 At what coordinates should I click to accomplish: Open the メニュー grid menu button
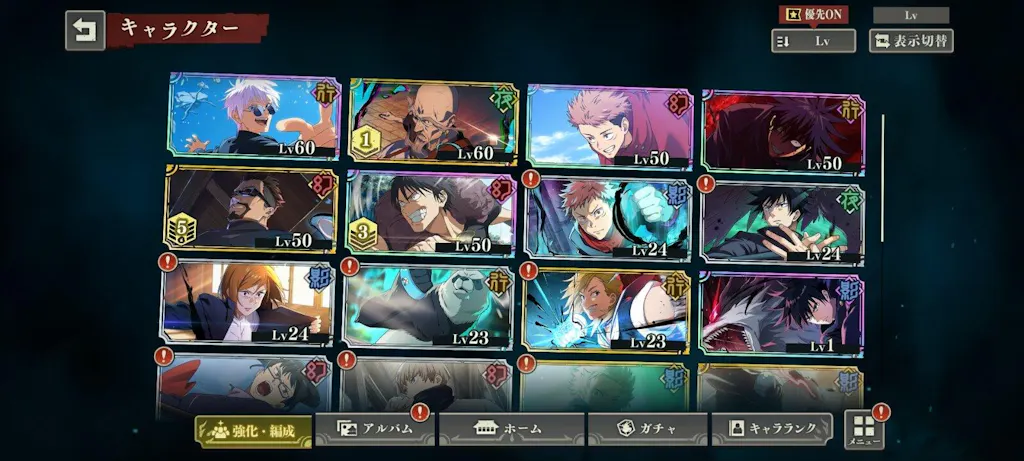tap(864, 430)
